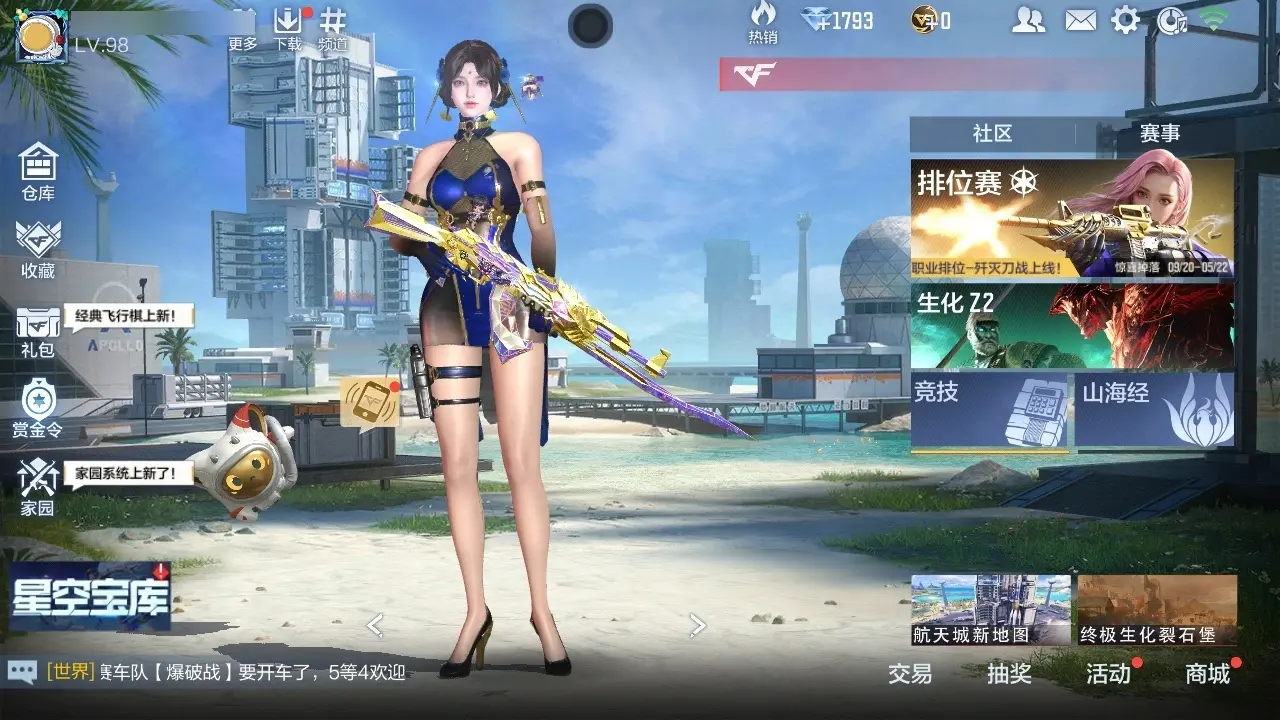Select the 排位赛 ranked match mode
1280x720 pixels.
1071,220
